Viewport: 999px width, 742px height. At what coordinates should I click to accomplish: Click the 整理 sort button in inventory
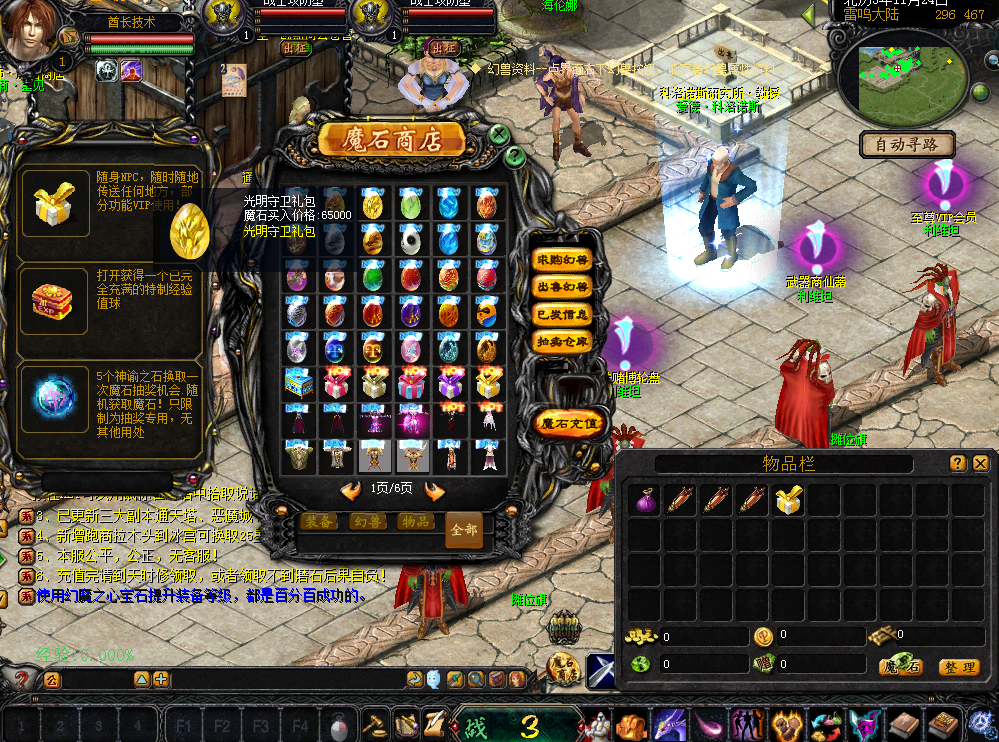[x=958, y=667]
